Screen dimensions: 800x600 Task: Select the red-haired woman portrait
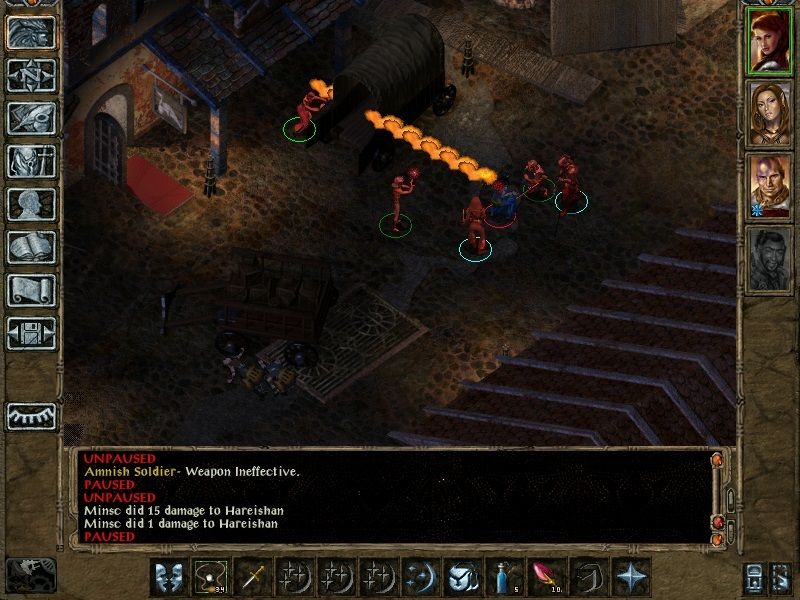pos(767,40)
